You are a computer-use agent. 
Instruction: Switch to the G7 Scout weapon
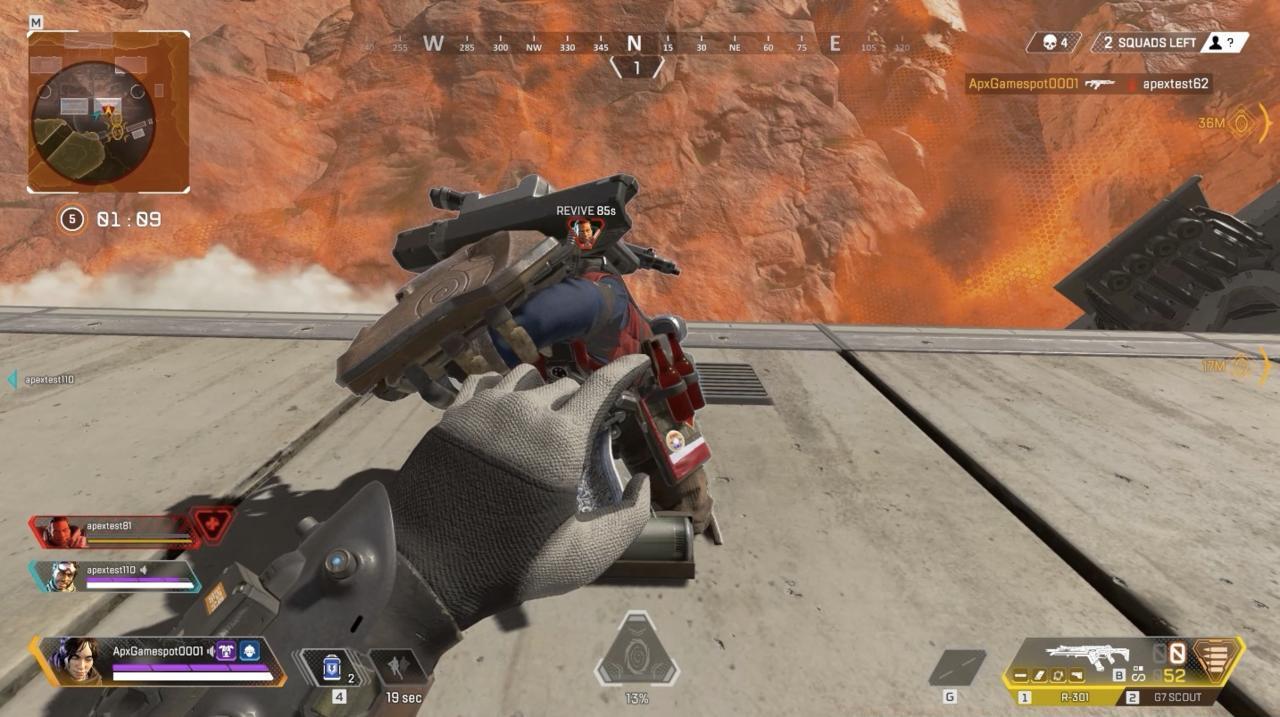tap(1177, 697)
